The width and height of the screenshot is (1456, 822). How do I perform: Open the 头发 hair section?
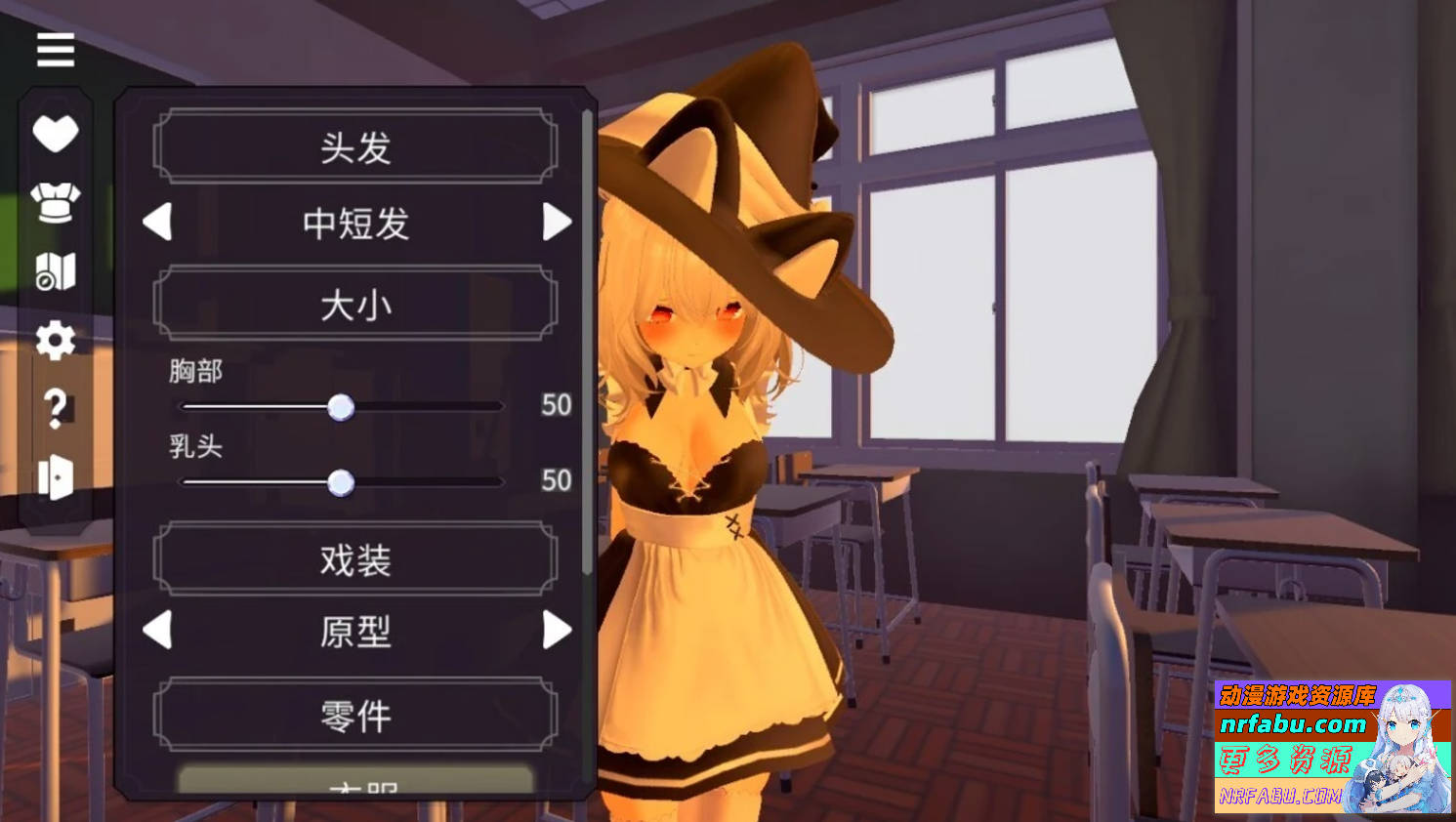click(x=355, y=146)
